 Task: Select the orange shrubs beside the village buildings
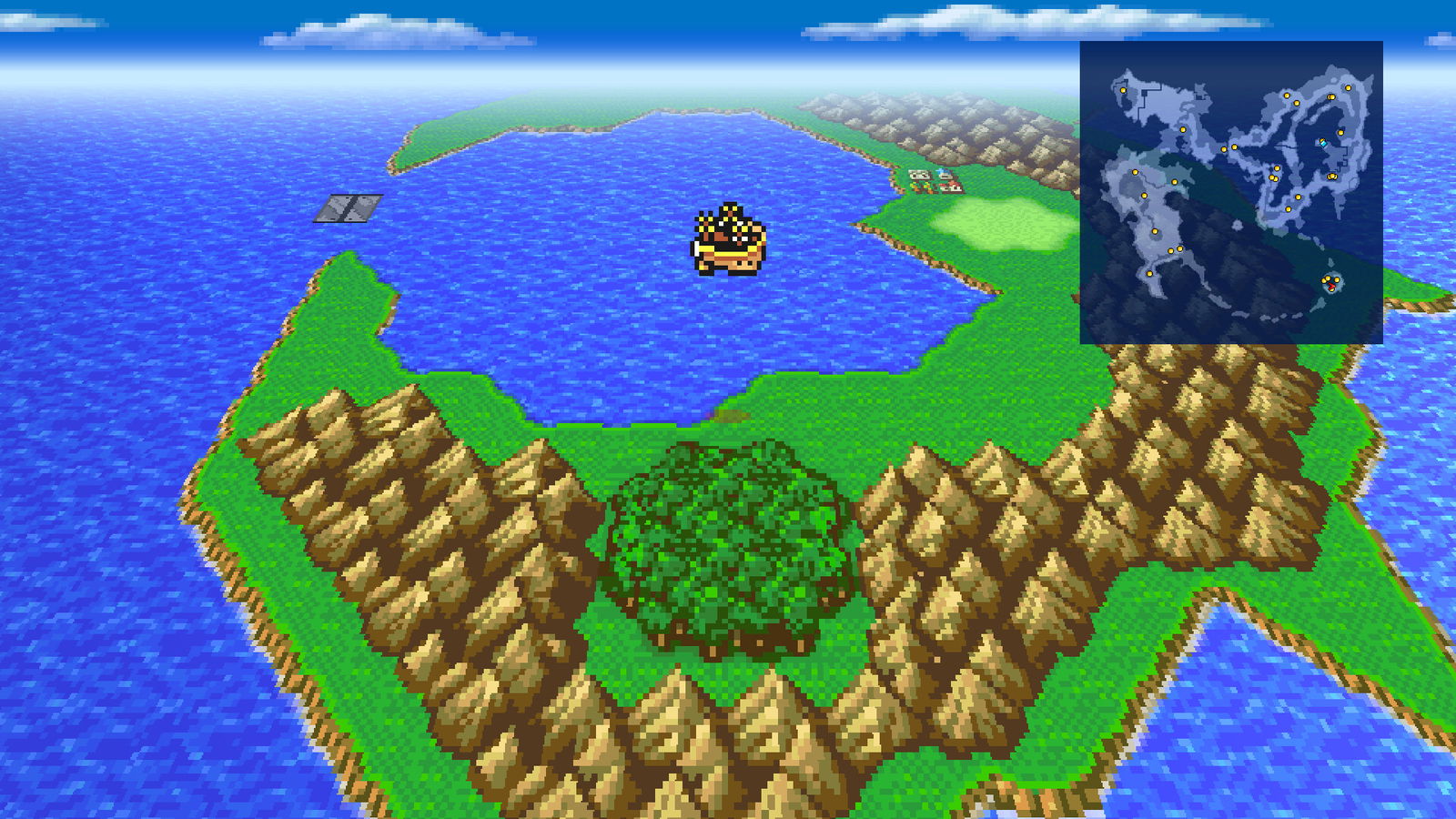(922, 188)
